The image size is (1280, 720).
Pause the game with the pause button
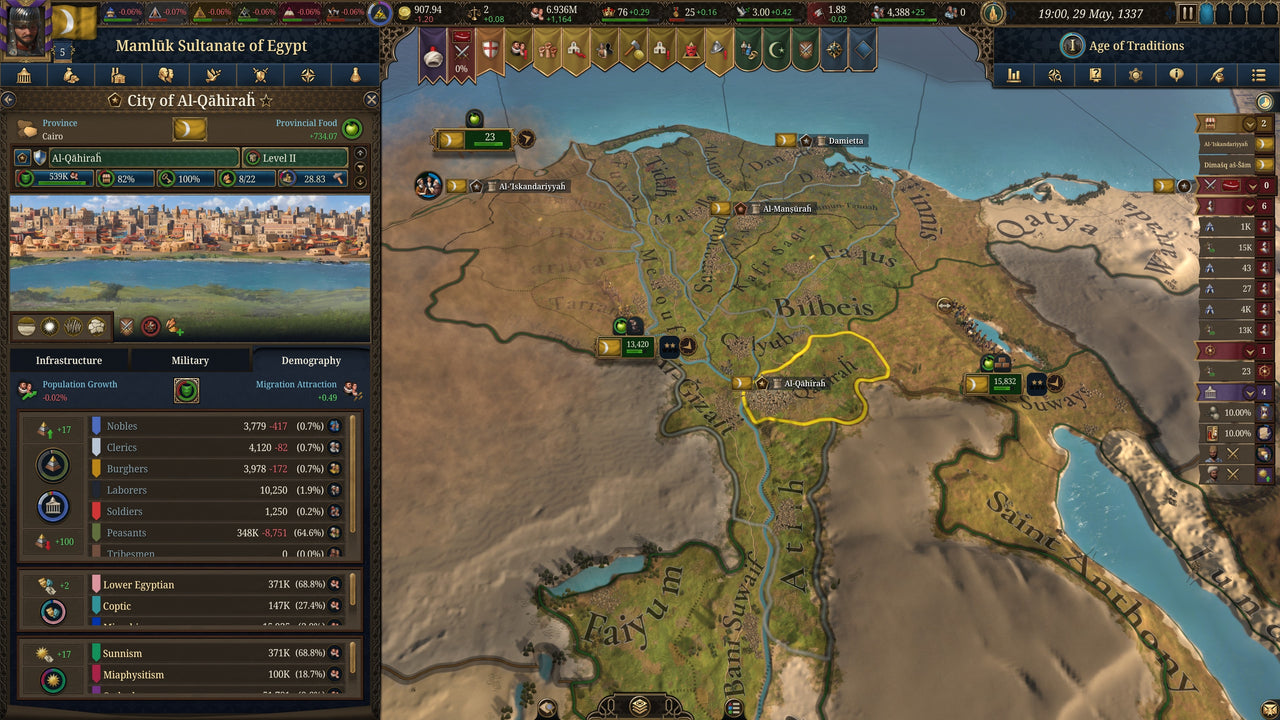1187,14
